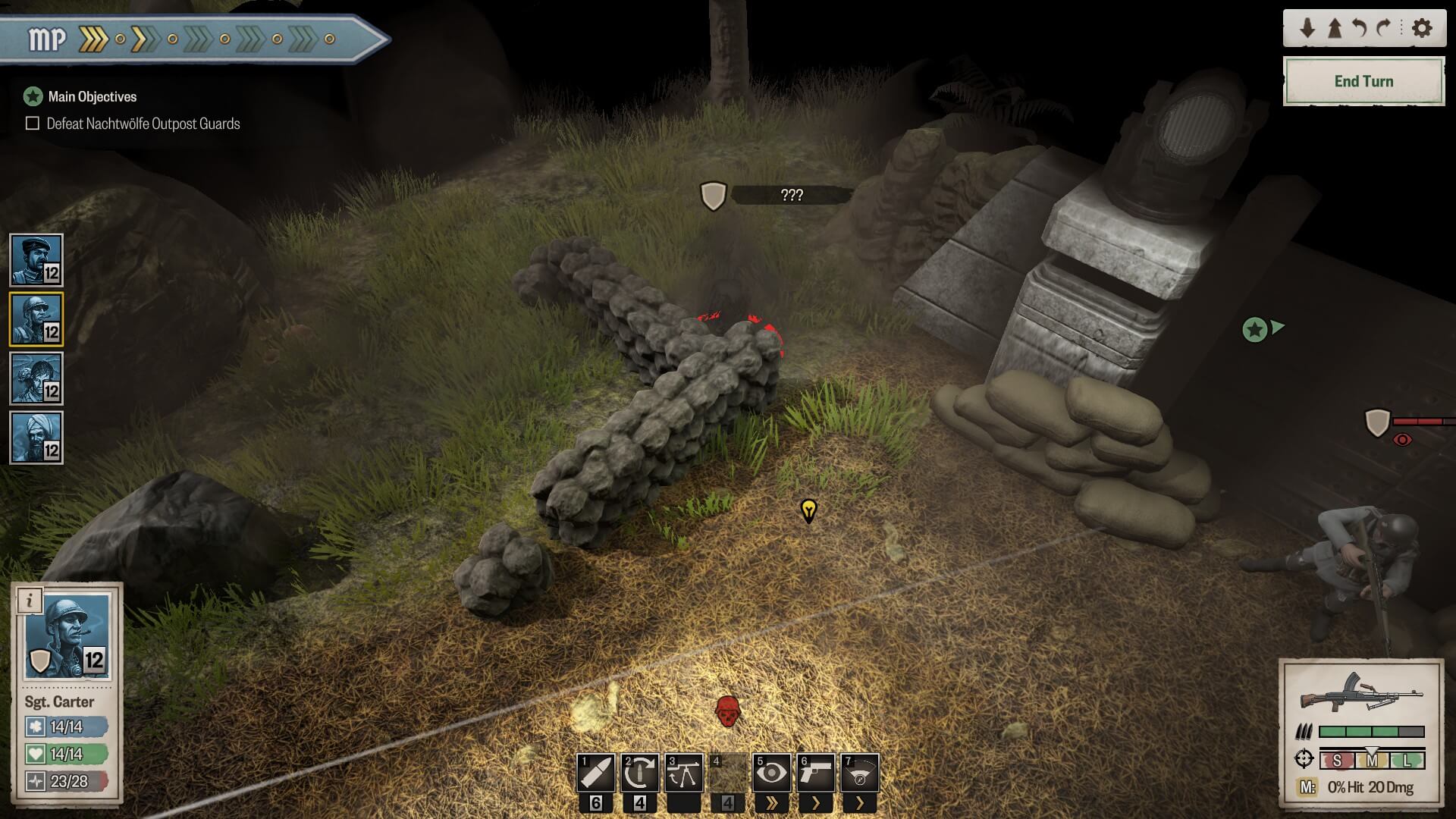The width and height of the screenshot is (1456, 819).
Task: Select the compass cone ability
Action: click(x=859, y=773)
